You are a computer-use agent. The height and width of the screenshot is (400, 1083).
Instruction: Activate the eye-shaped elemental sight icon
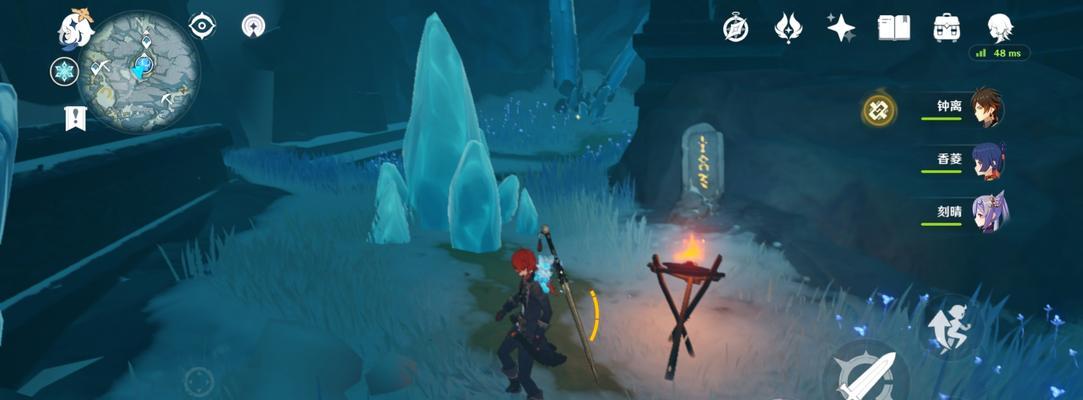pos(203,26)
